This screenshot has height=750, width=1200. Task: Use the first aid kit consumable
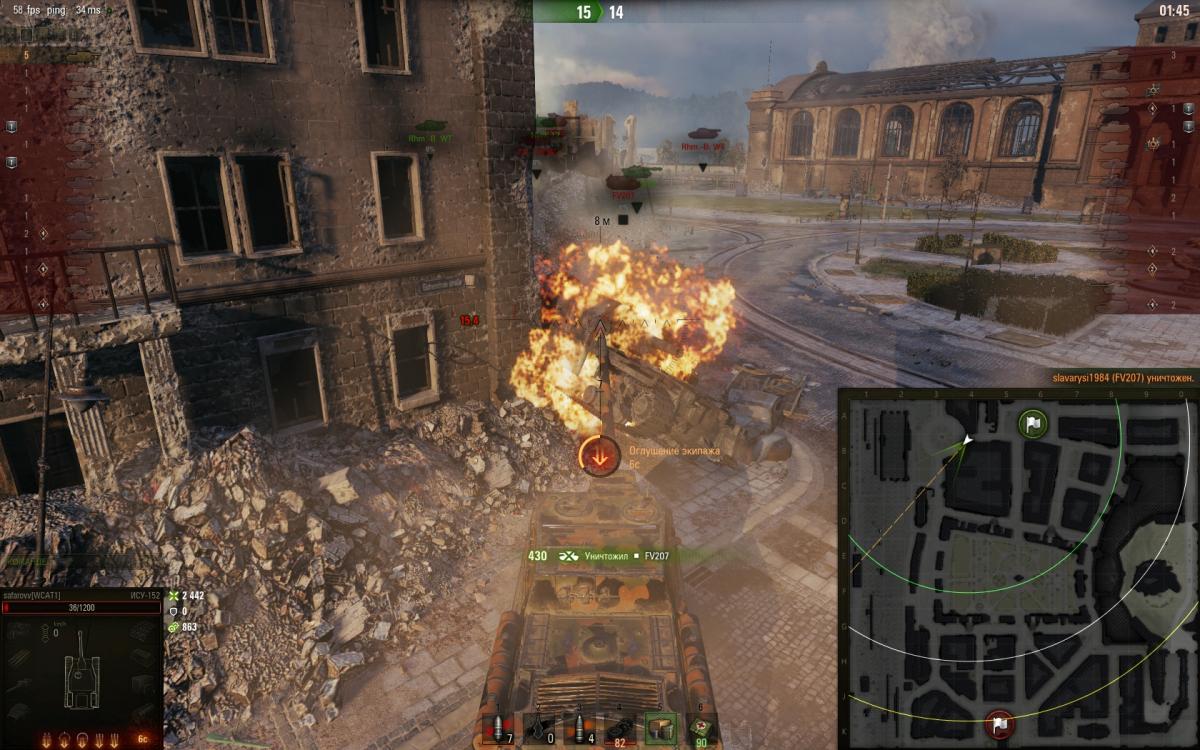pyautogui.click(x=701, y=728)
